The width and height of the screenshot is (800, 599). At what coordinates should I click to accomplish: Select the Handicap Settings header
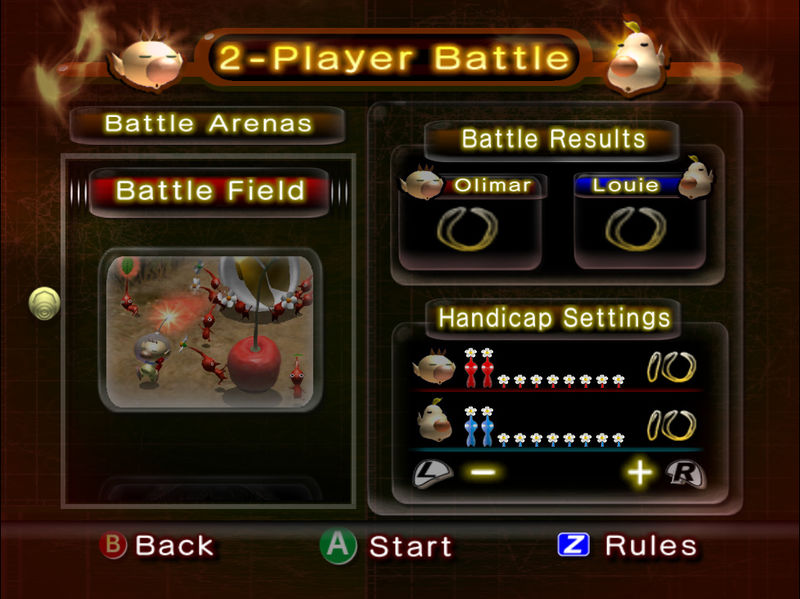point(554,318)
